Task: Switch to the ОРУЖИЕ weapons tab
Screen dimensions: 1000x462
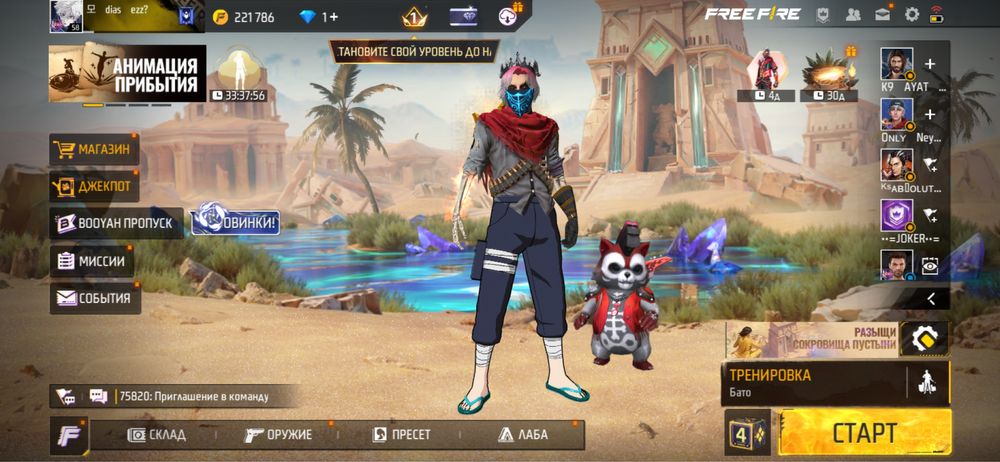Action: pyautogui.click(x=279, y=435)
